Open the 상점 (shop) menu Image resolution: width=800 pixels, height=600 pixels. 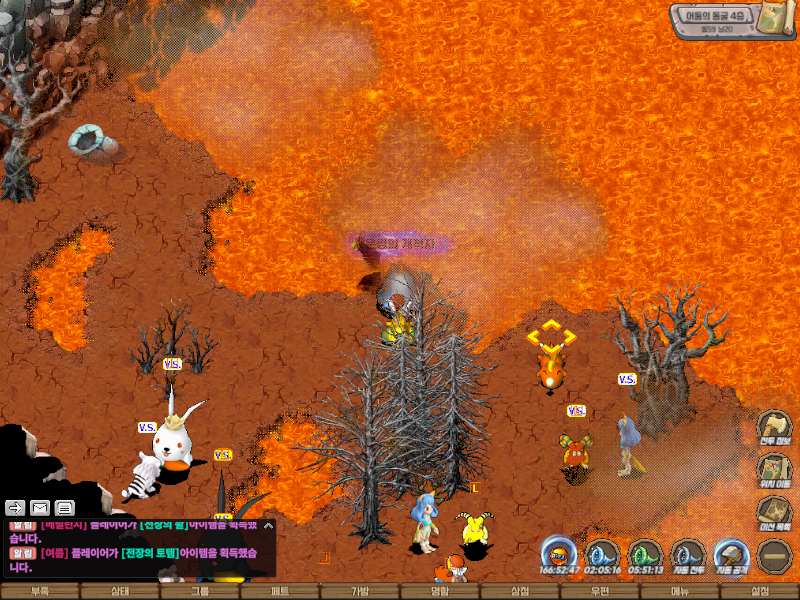[520, 591]
